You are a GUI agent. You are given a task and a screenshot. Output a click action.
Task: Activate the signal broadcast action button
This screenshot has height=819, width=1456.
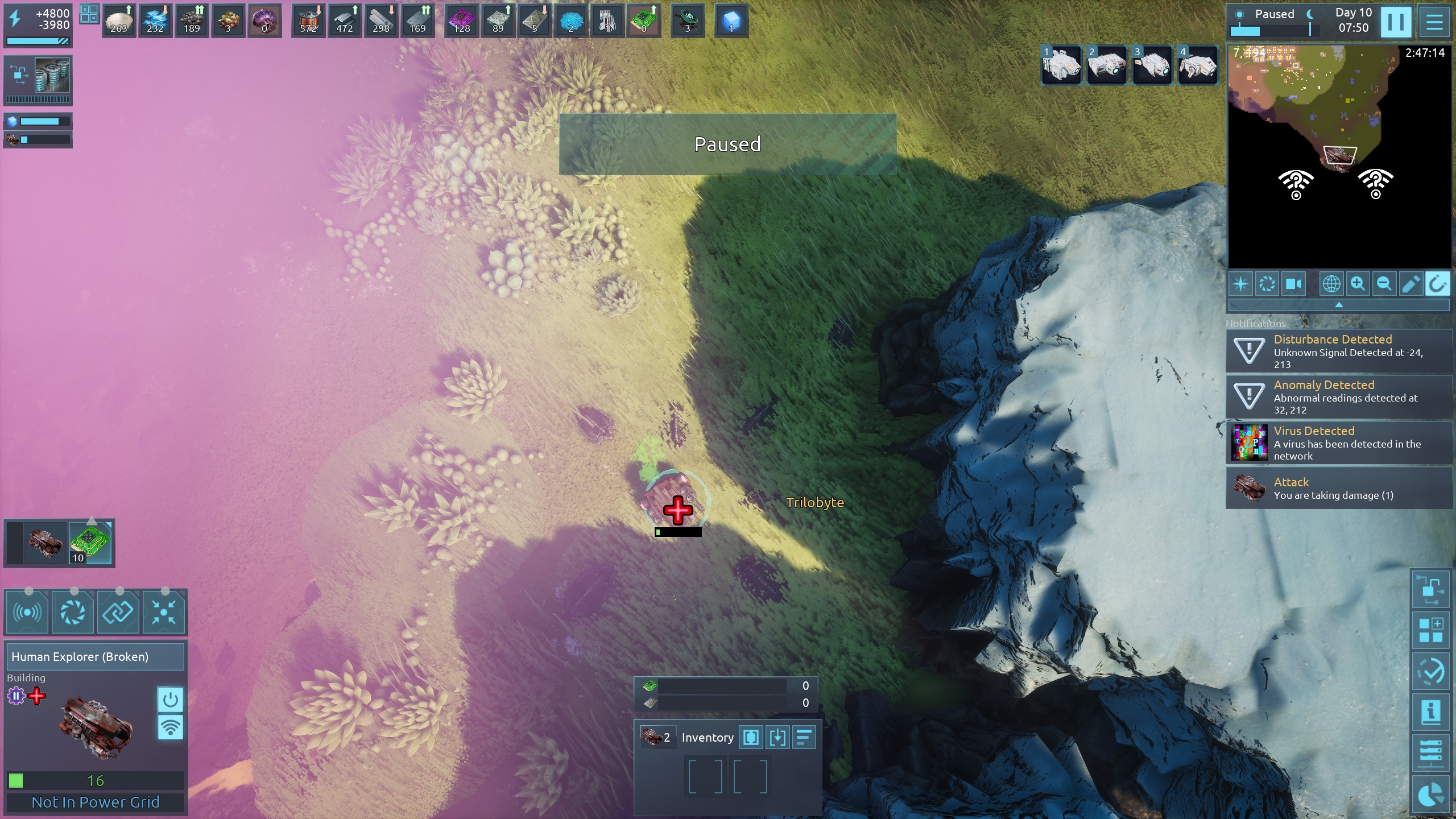(x=27, y=613)
